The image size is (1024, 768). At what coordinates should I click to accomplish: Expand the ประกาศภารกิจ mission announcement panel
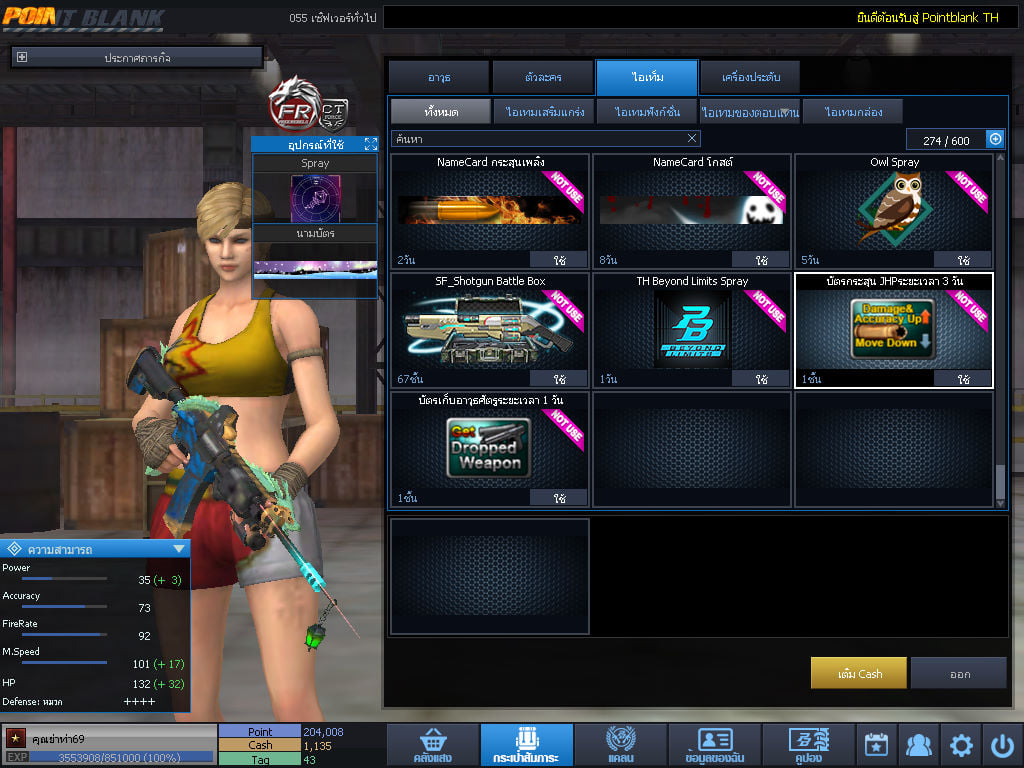tap(22, 58)
